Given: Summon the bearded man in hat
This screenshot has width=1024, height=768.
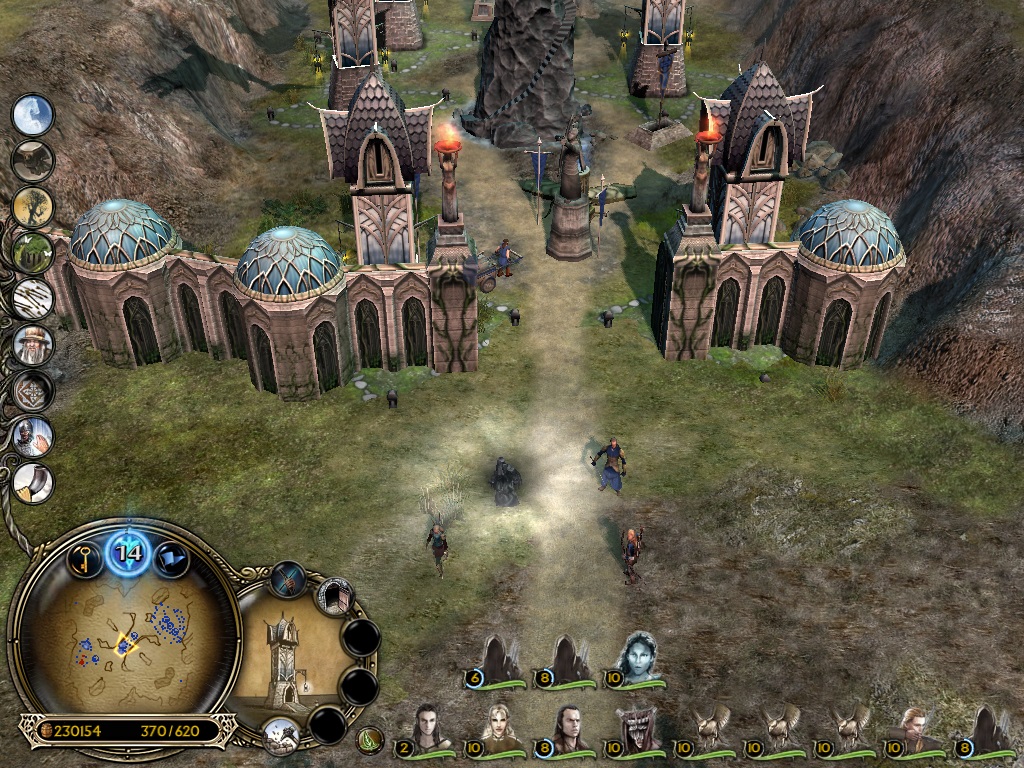Looking at the screenshot, I should (32, 345).
